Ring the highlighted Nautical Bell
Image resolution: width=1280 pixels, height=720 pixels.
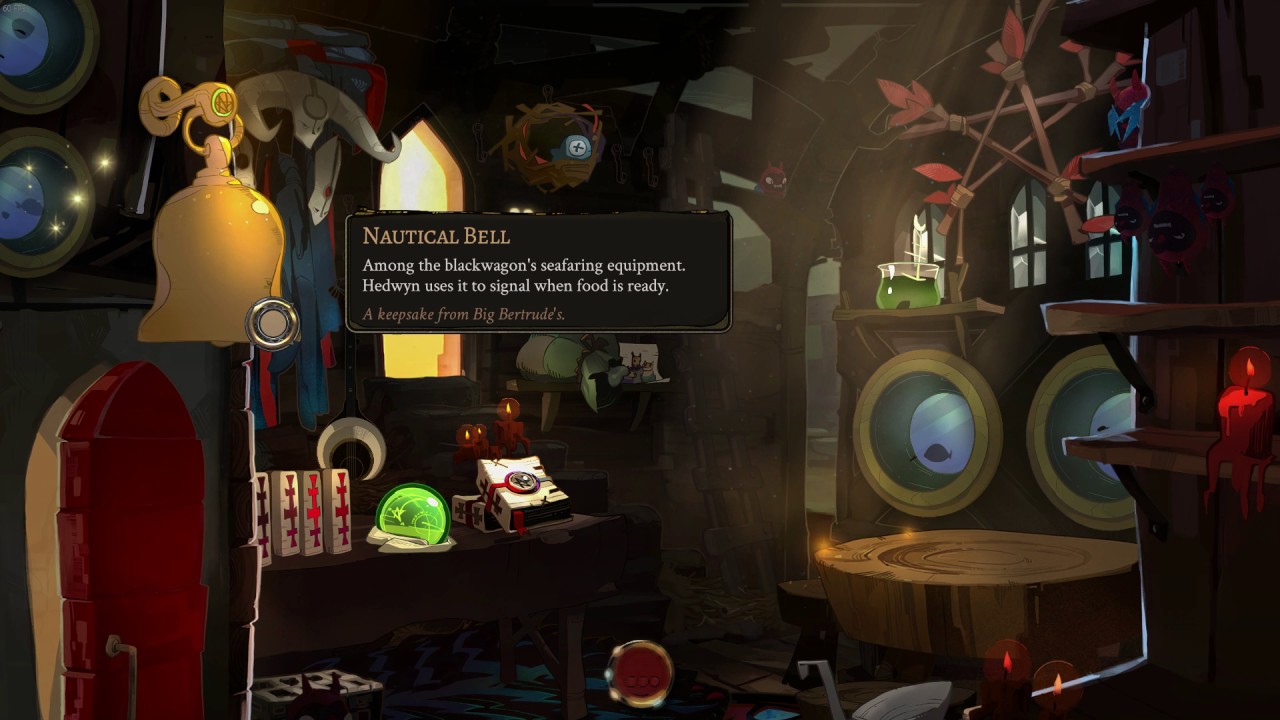tap(212, 250)
